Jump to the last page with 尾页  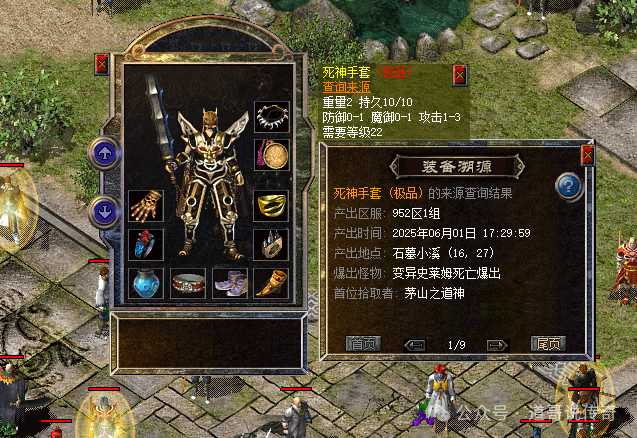[547, 344]
